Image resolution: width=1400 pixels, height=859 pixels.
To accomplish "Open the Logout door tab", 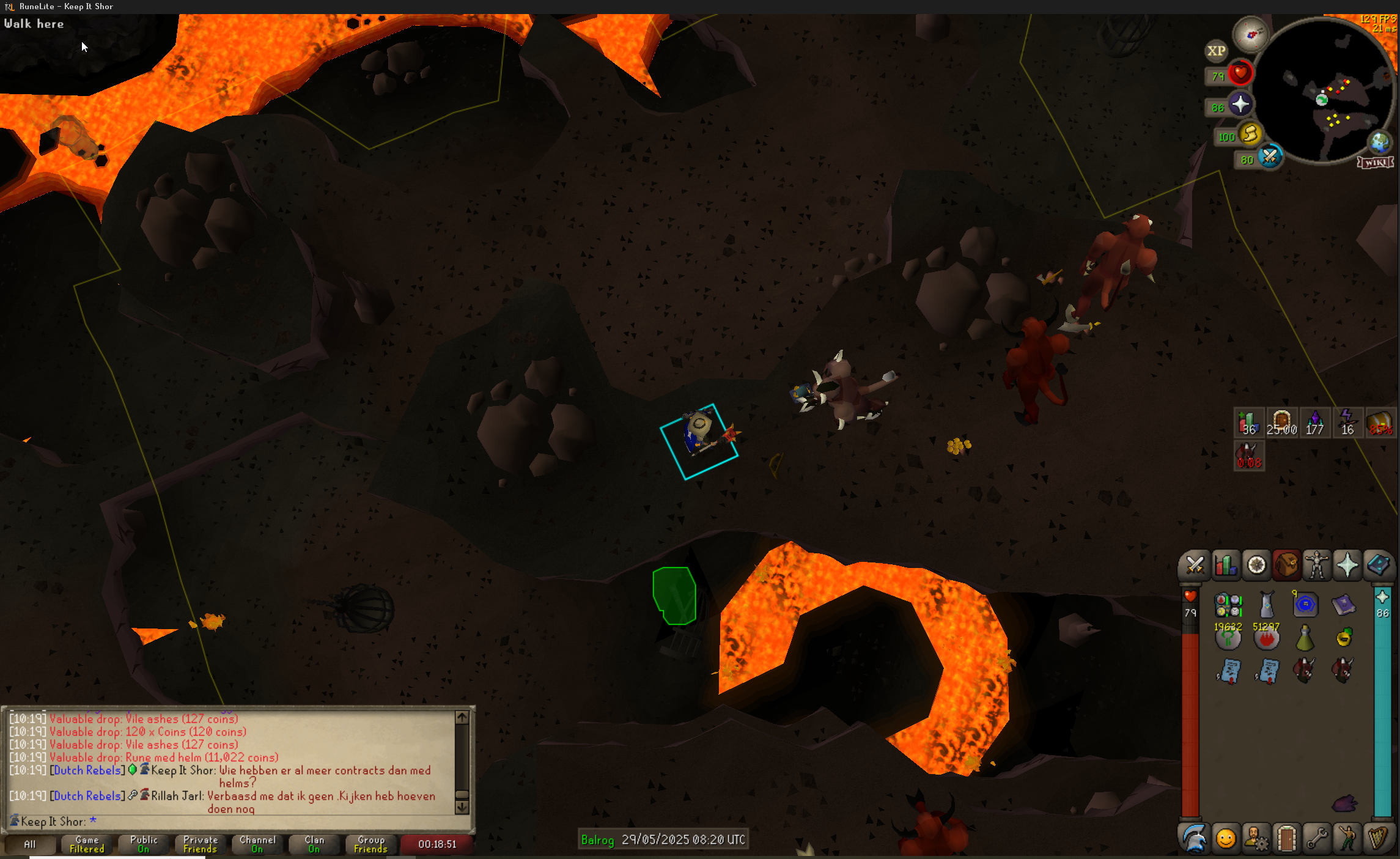I will [1286, 838].
